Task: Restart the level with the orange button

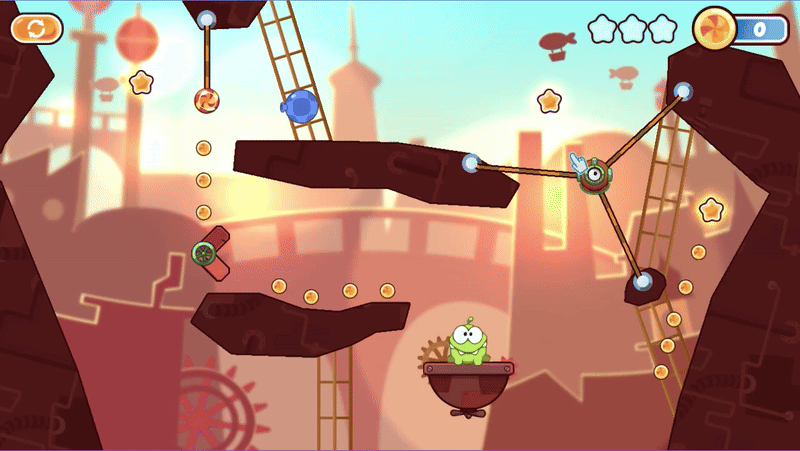Action: point(37,28)
